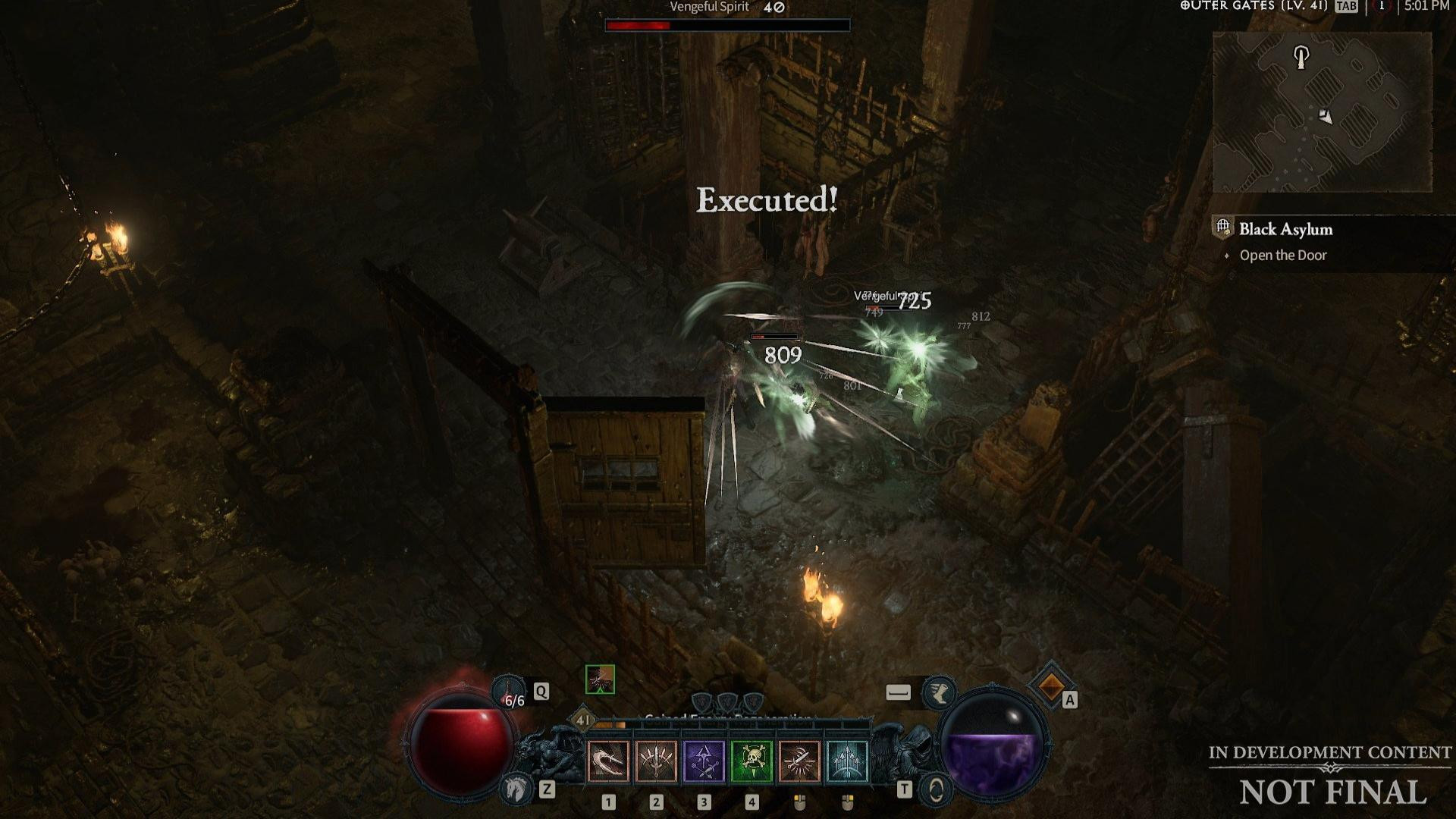
Task: Open the town portal swirl icon
Action: (x=936, y=790)
